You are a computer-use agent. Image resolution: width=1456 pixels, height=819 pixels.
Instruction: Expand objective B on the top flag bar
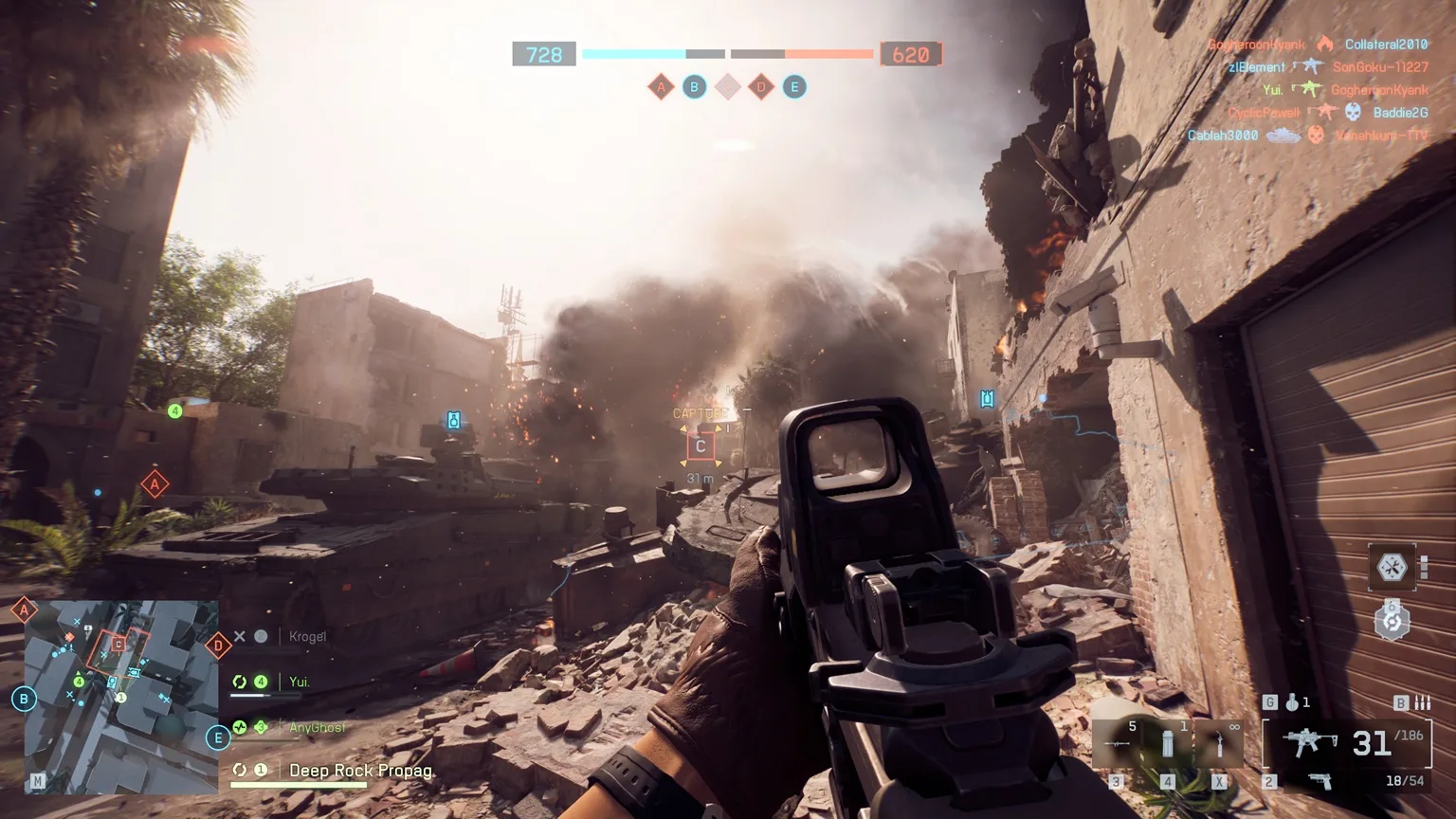click(x=695, y=86)
